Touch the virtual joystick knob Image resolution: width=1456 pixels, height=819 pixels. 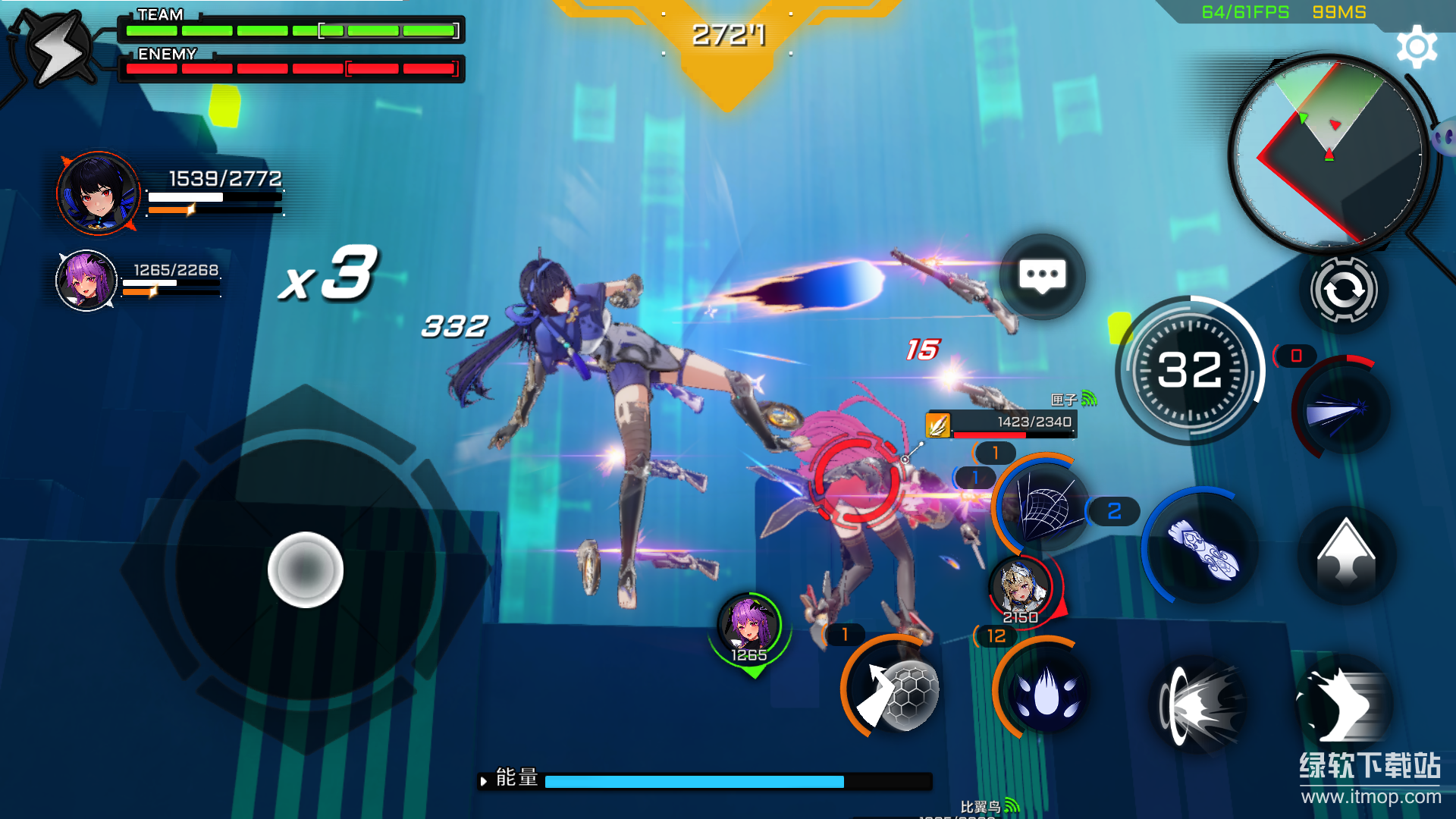point(306,570)
